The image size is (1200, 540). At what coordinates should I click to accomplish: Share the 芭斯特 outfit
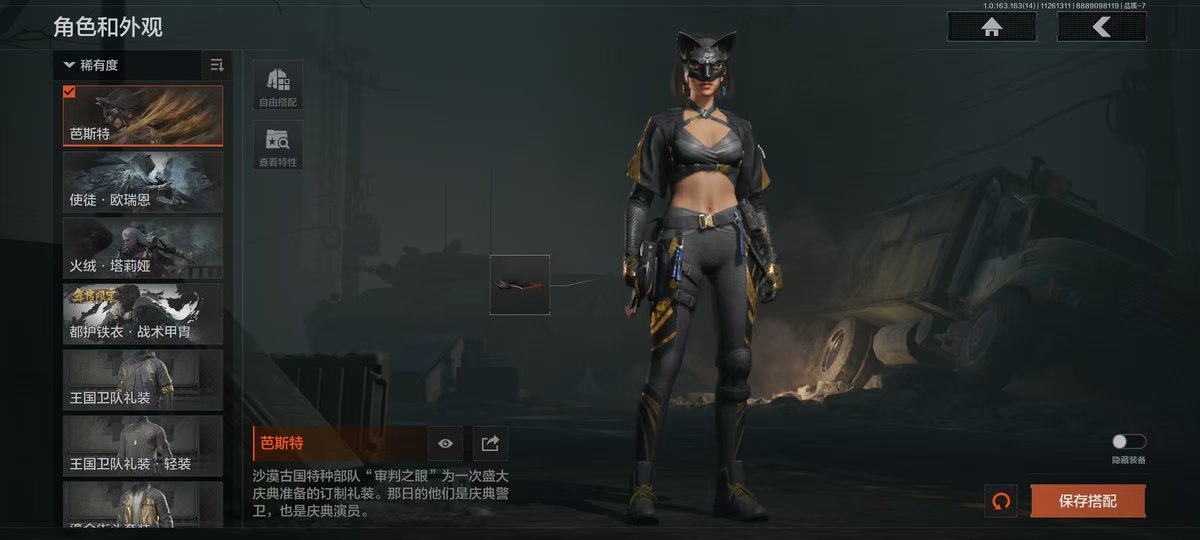pyautogui.click(x=491, y=443)
